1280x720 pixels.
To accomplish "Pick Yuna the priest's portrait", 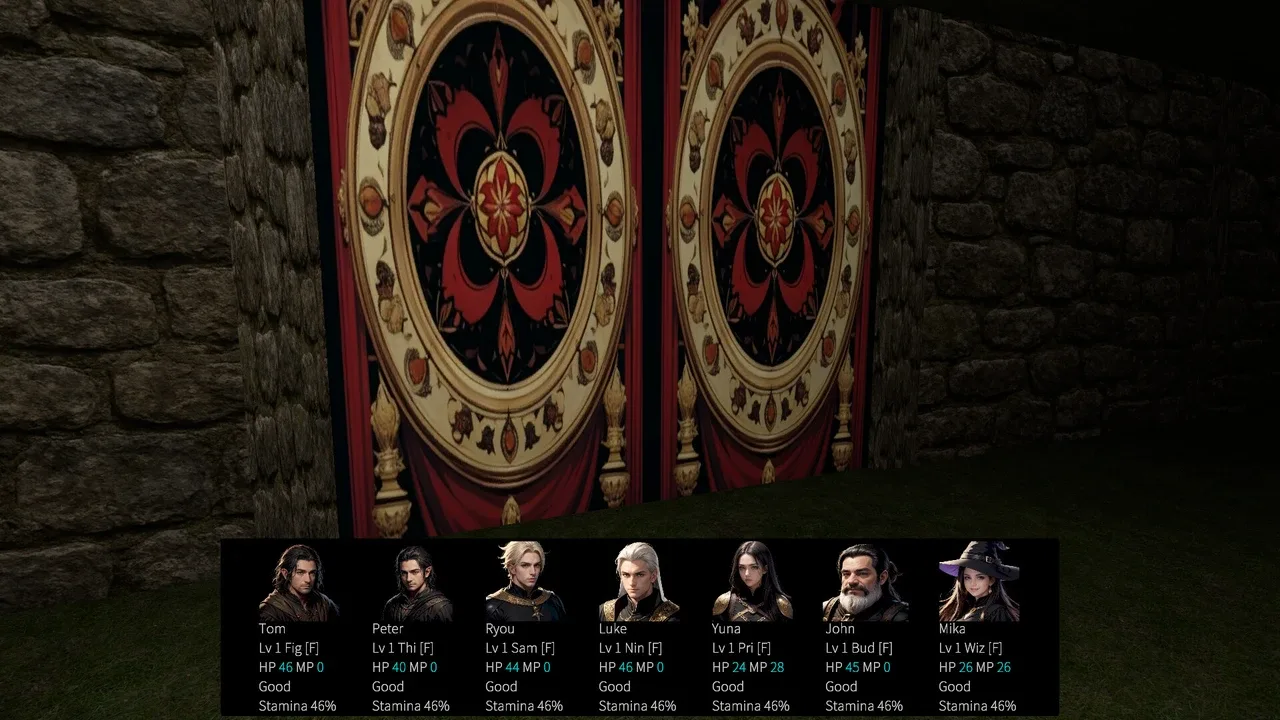I will 752,582.
